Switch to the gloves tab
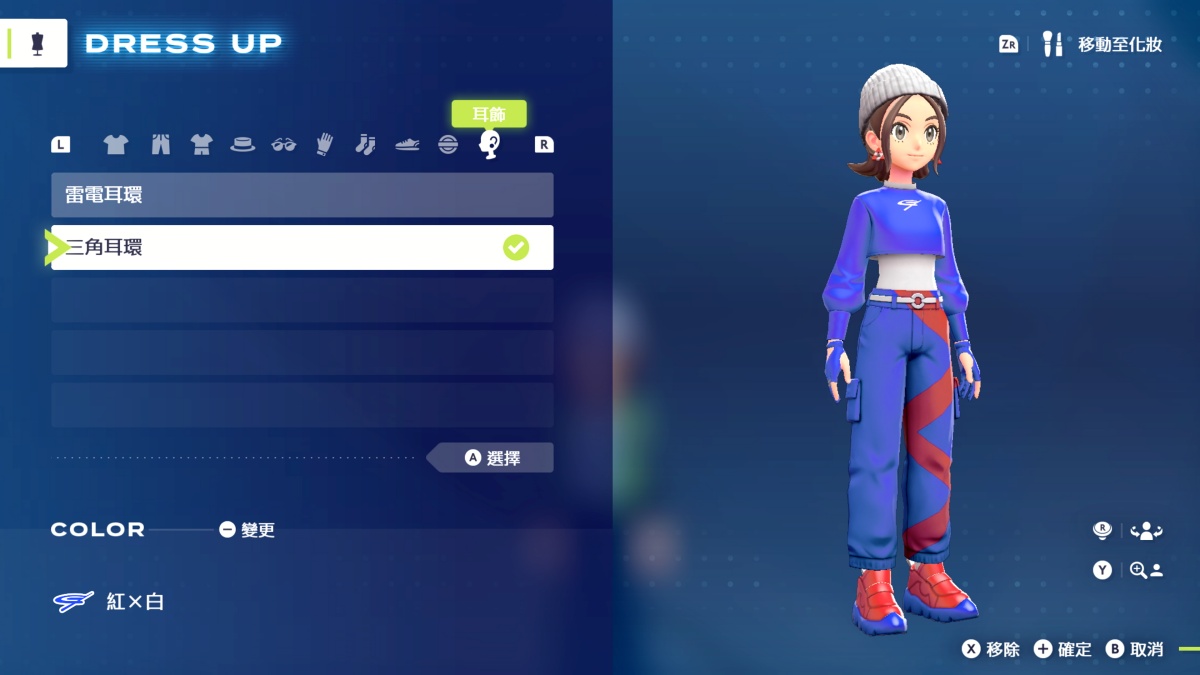 (324, 145)
